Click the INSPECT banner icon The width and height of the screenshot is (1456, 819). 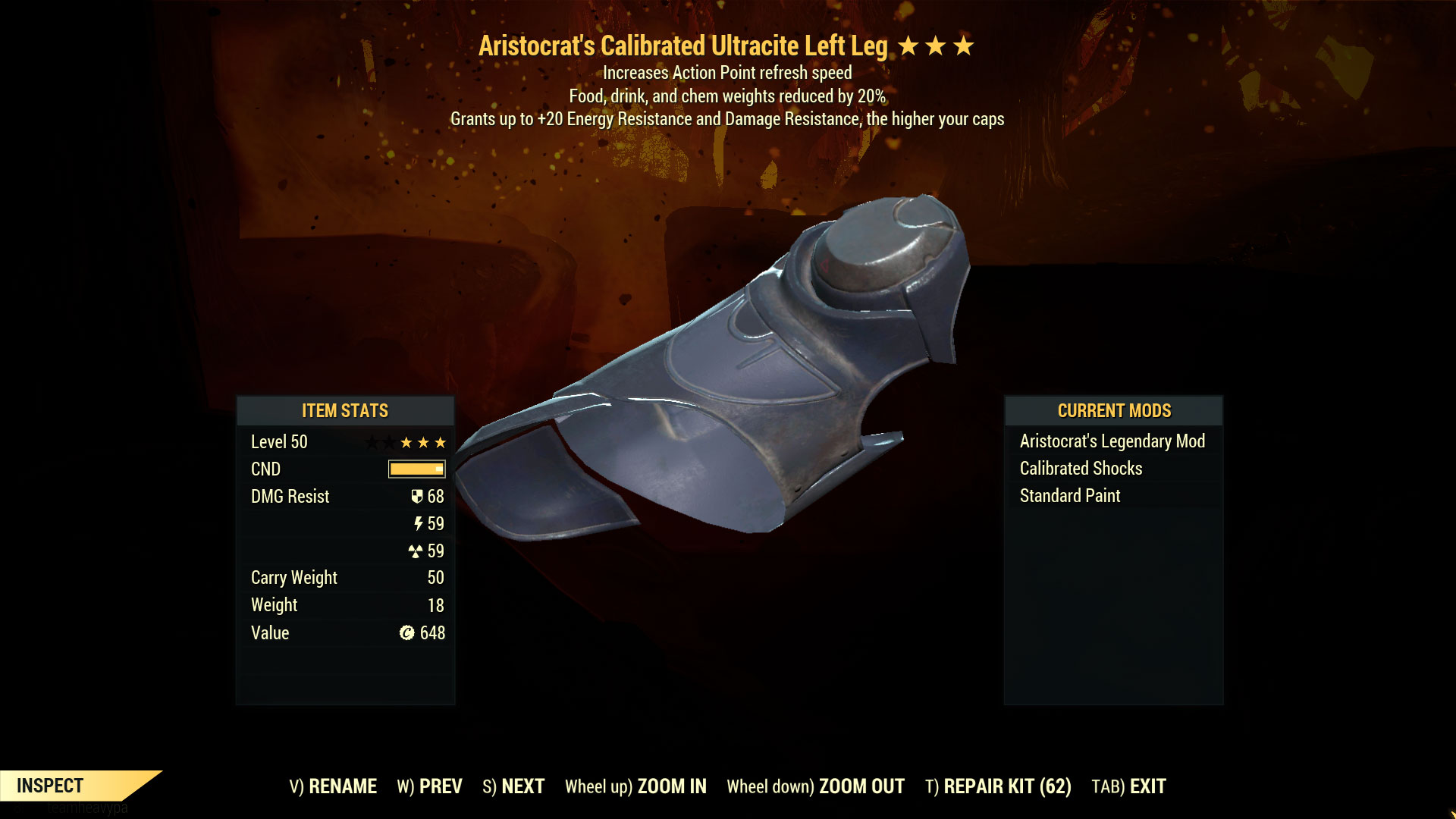pyautogui.click(x=50, y=786)
